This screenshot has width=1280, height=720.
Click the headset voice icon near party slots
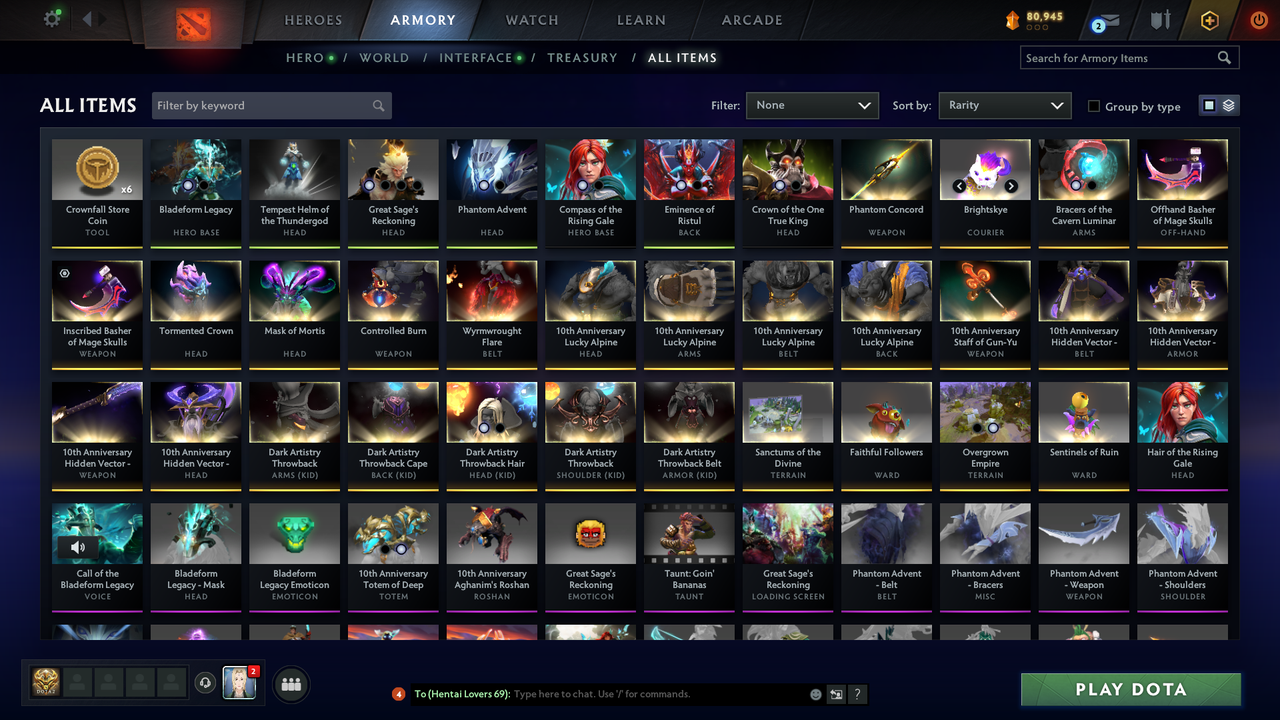tap(207, 683)
